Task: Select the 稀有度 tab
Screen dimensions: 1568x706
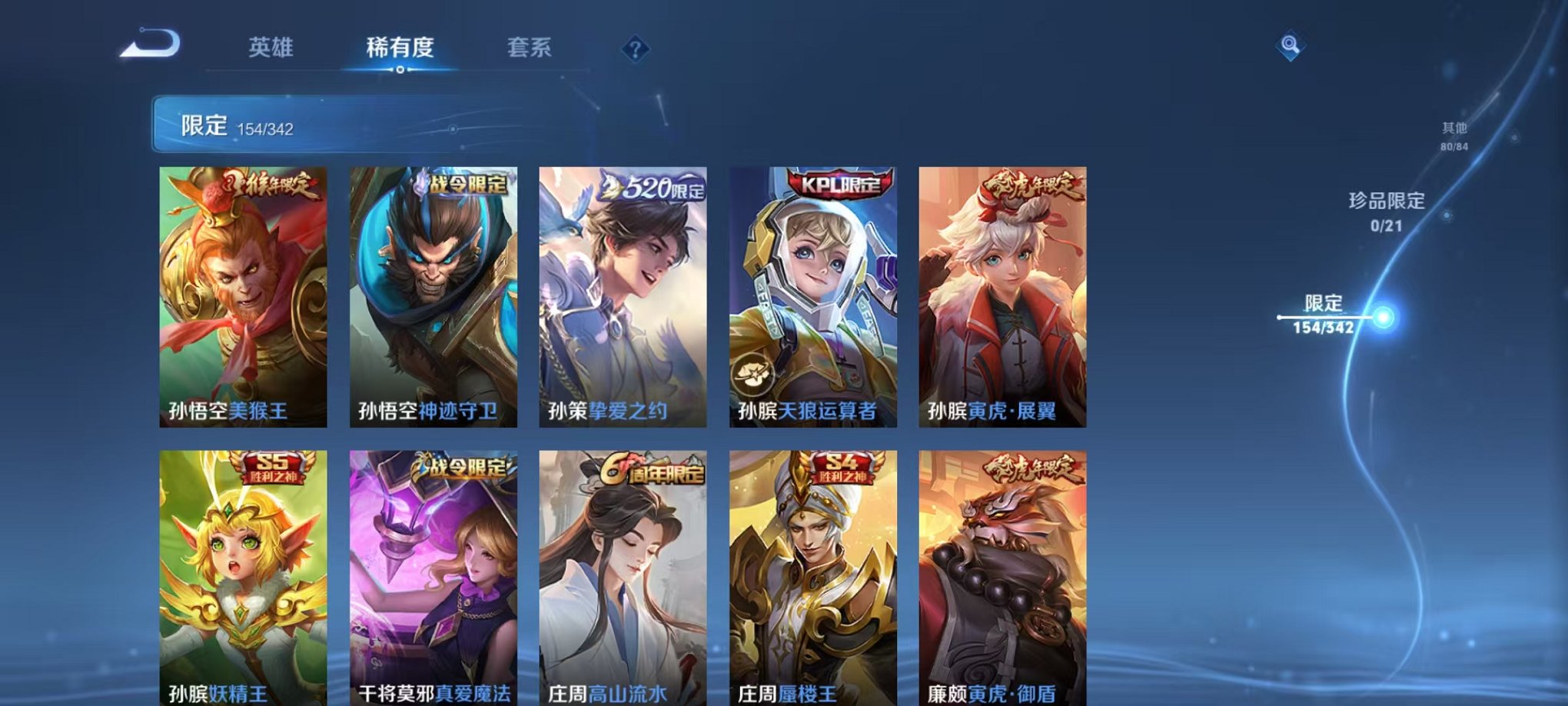Action: click(x=399, y=48)
